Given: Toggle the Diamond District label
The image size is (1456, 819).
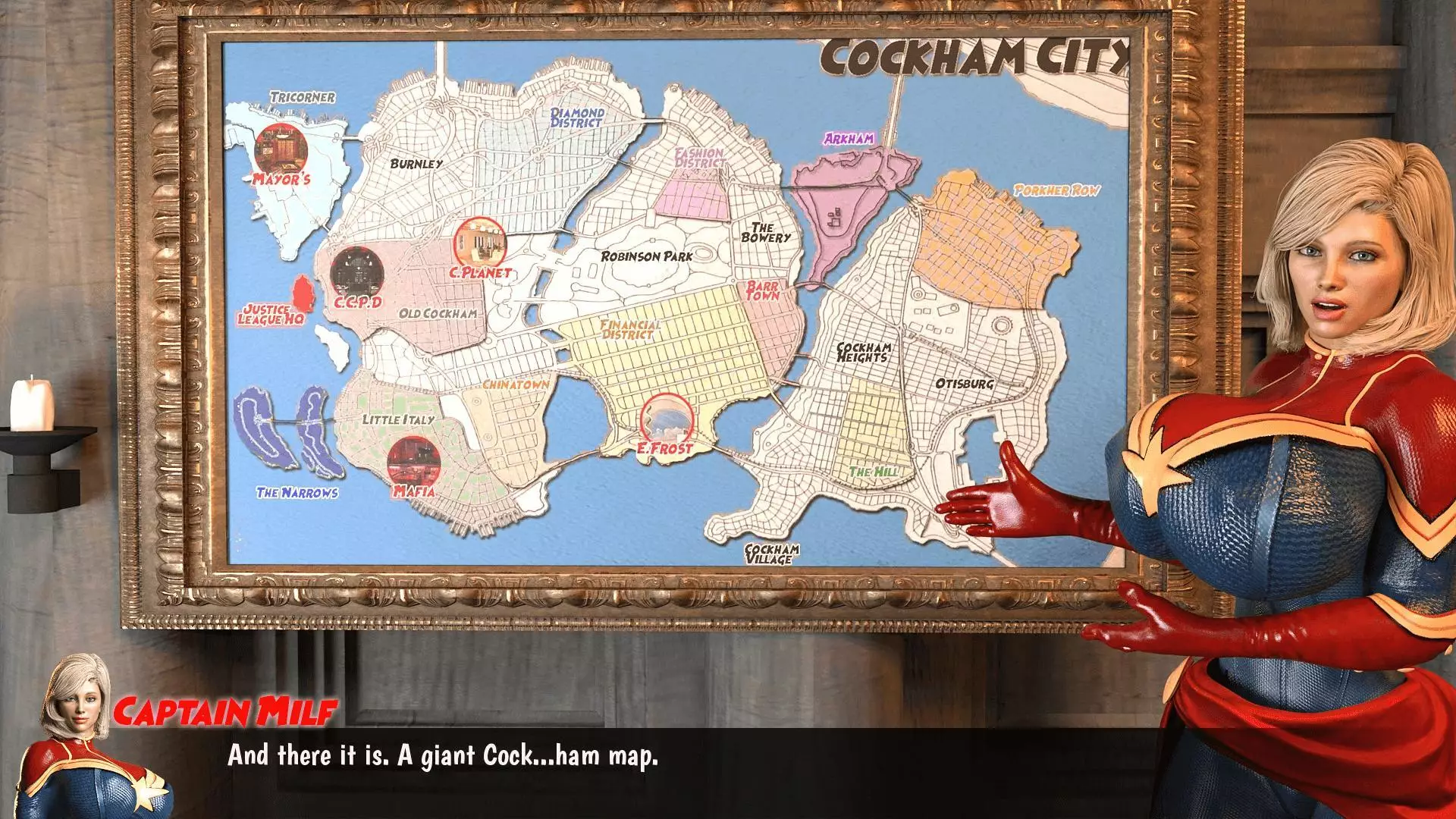Looking at the screenshot, I should coord(576,116).
